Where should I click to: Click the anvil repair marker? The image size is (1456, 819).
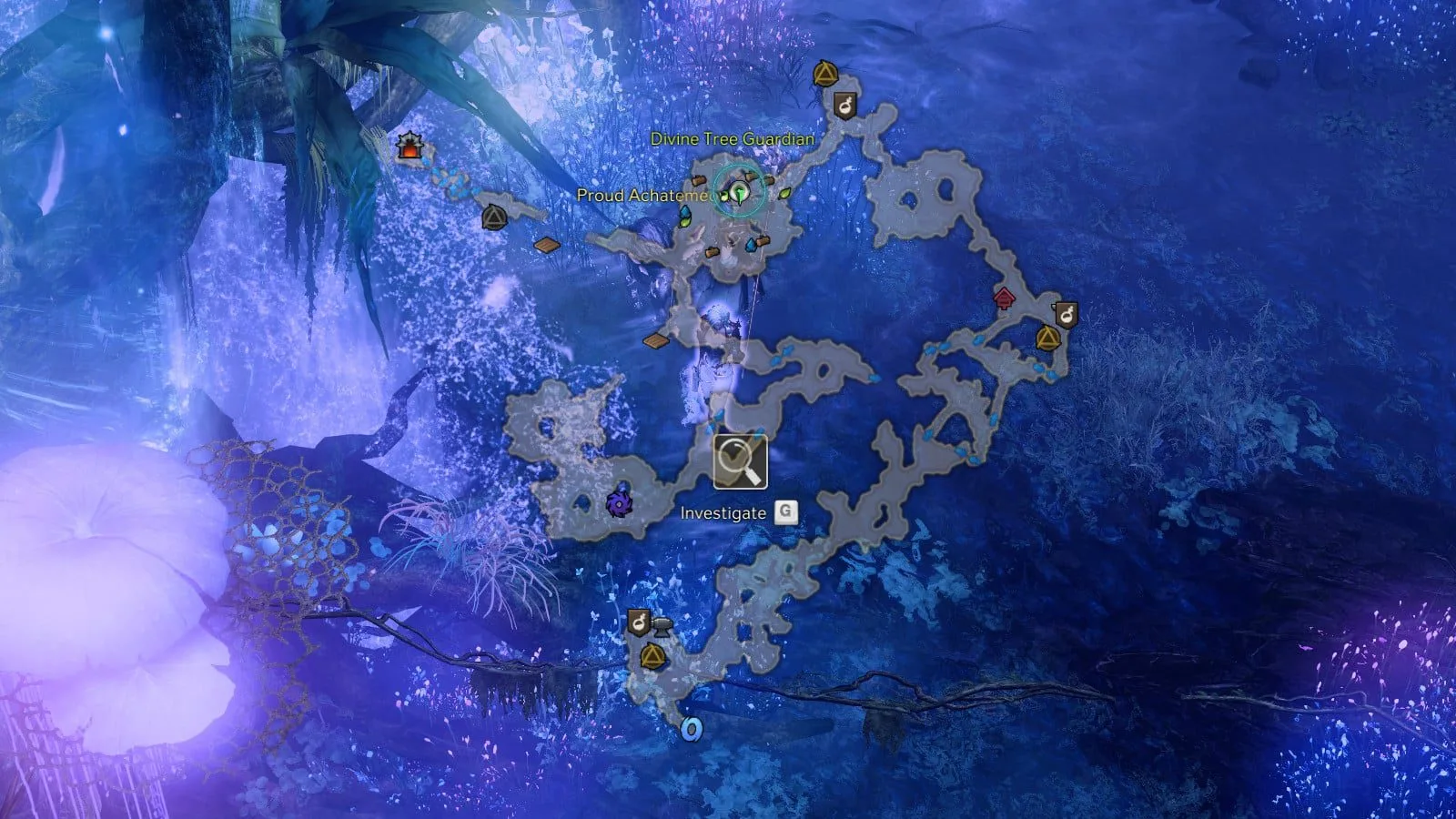point(662,625)
